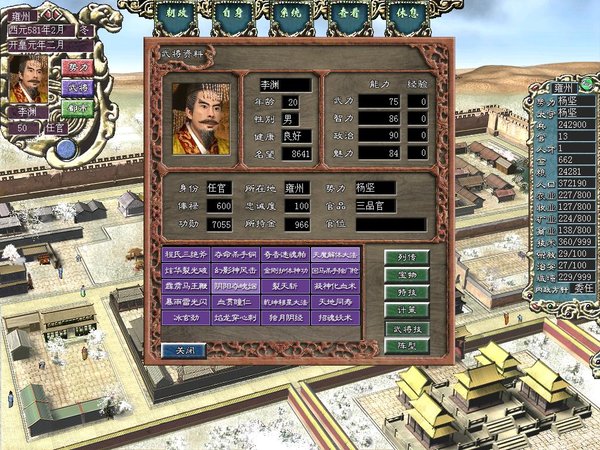Open the 宝物 treasures list
This screenshot has width=600, height=450.
click(x=406, y=274)
